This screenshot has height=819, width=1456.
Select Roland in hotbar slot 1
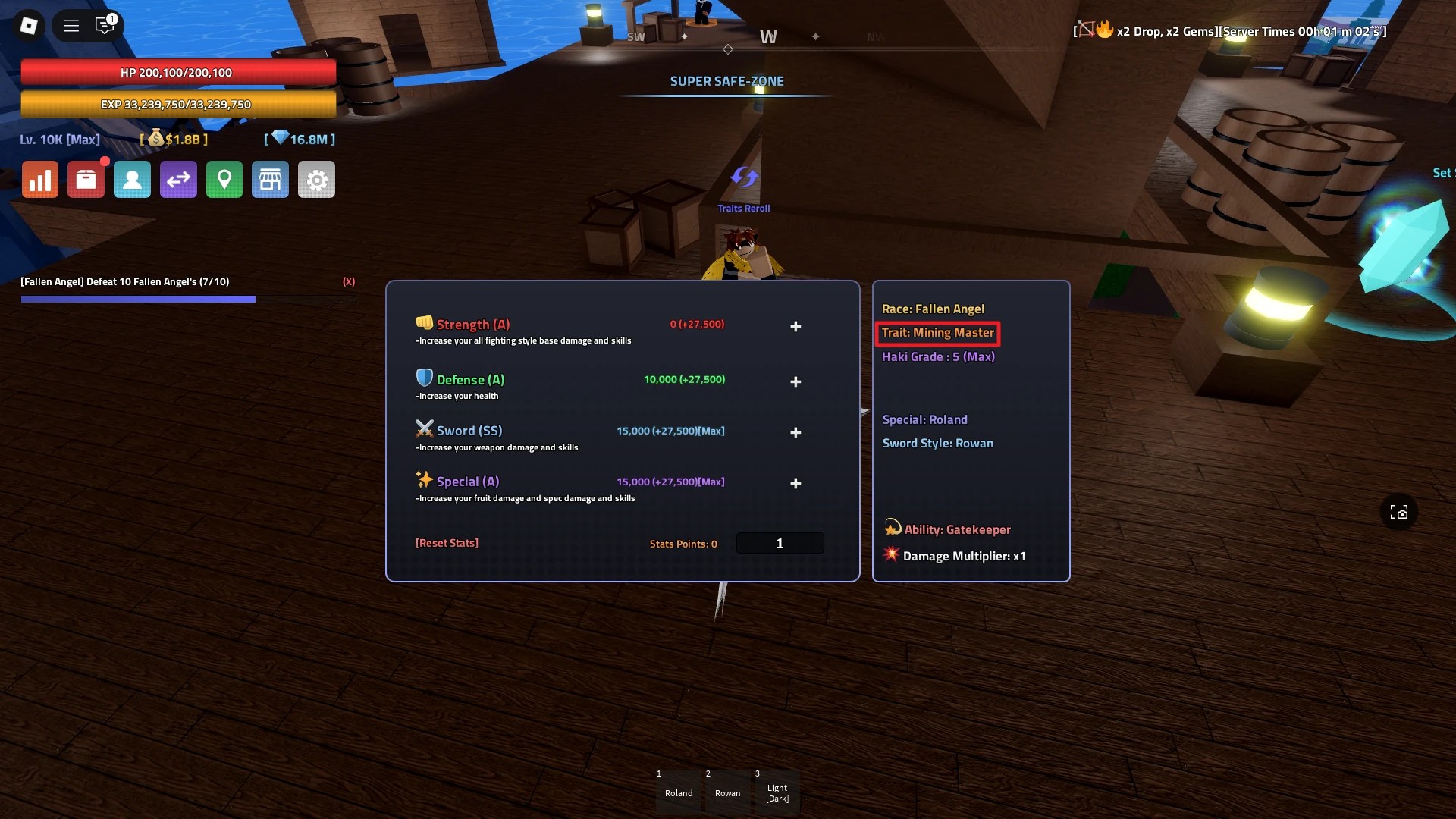pos(678,791)
